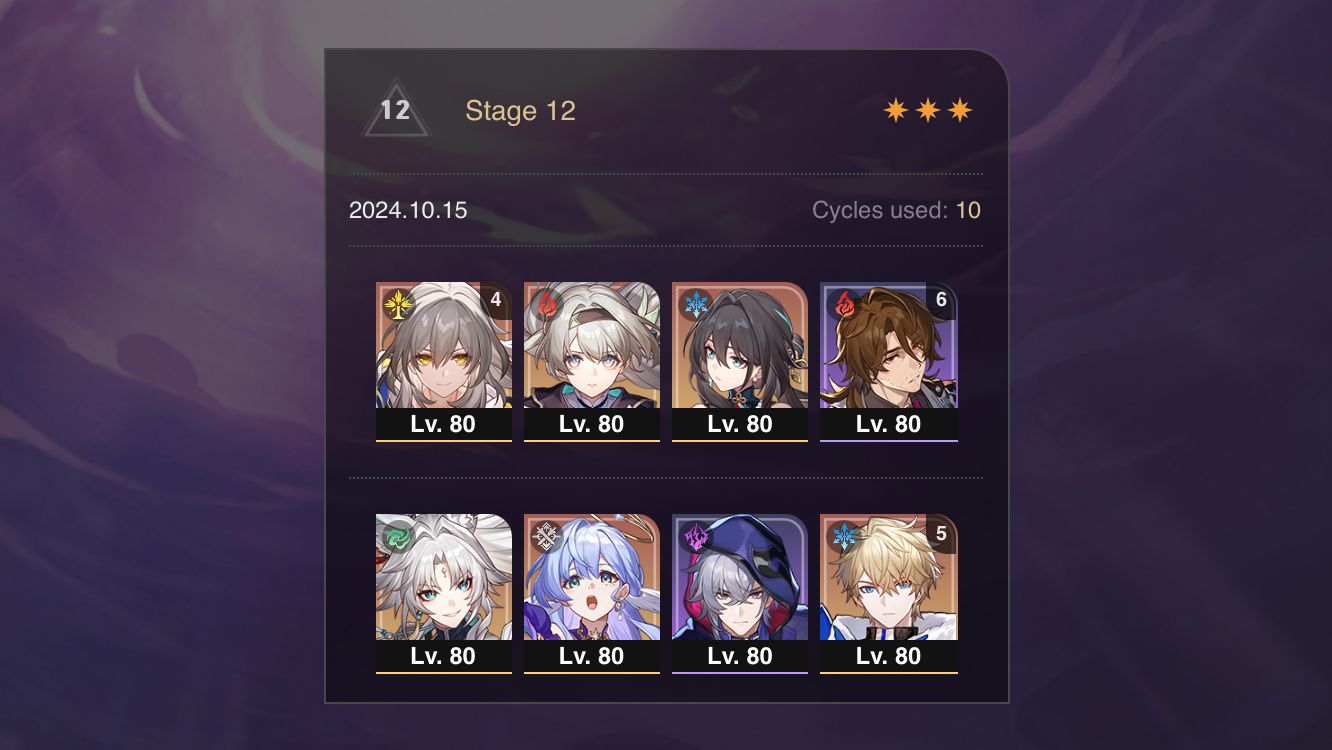Click the Eidolon 6 badge on Gallagher
Image resolution: width=1332 pixels, height=750 pixels.
(940, 297)
